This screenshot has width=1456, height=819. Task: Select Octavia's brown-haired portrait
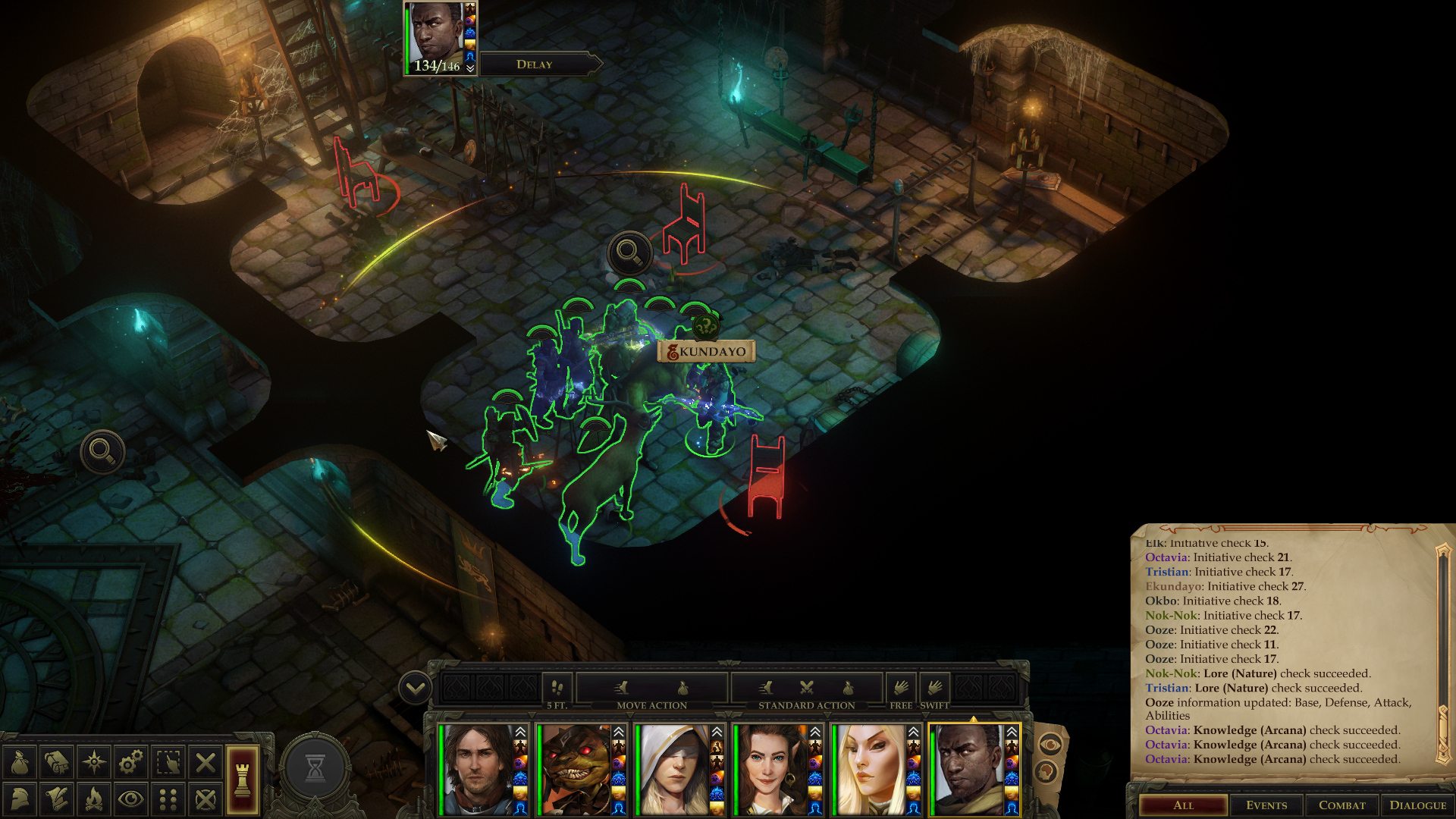(770, 769)
